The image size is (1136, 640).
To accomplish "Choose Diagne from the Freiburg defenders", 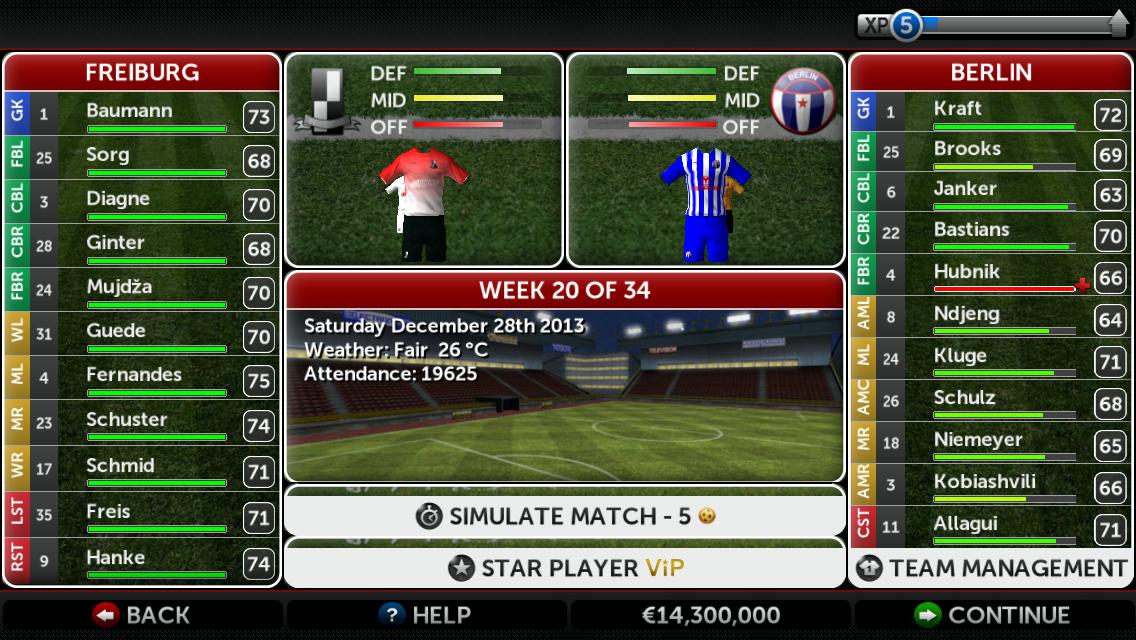I will tap(141, 202).
